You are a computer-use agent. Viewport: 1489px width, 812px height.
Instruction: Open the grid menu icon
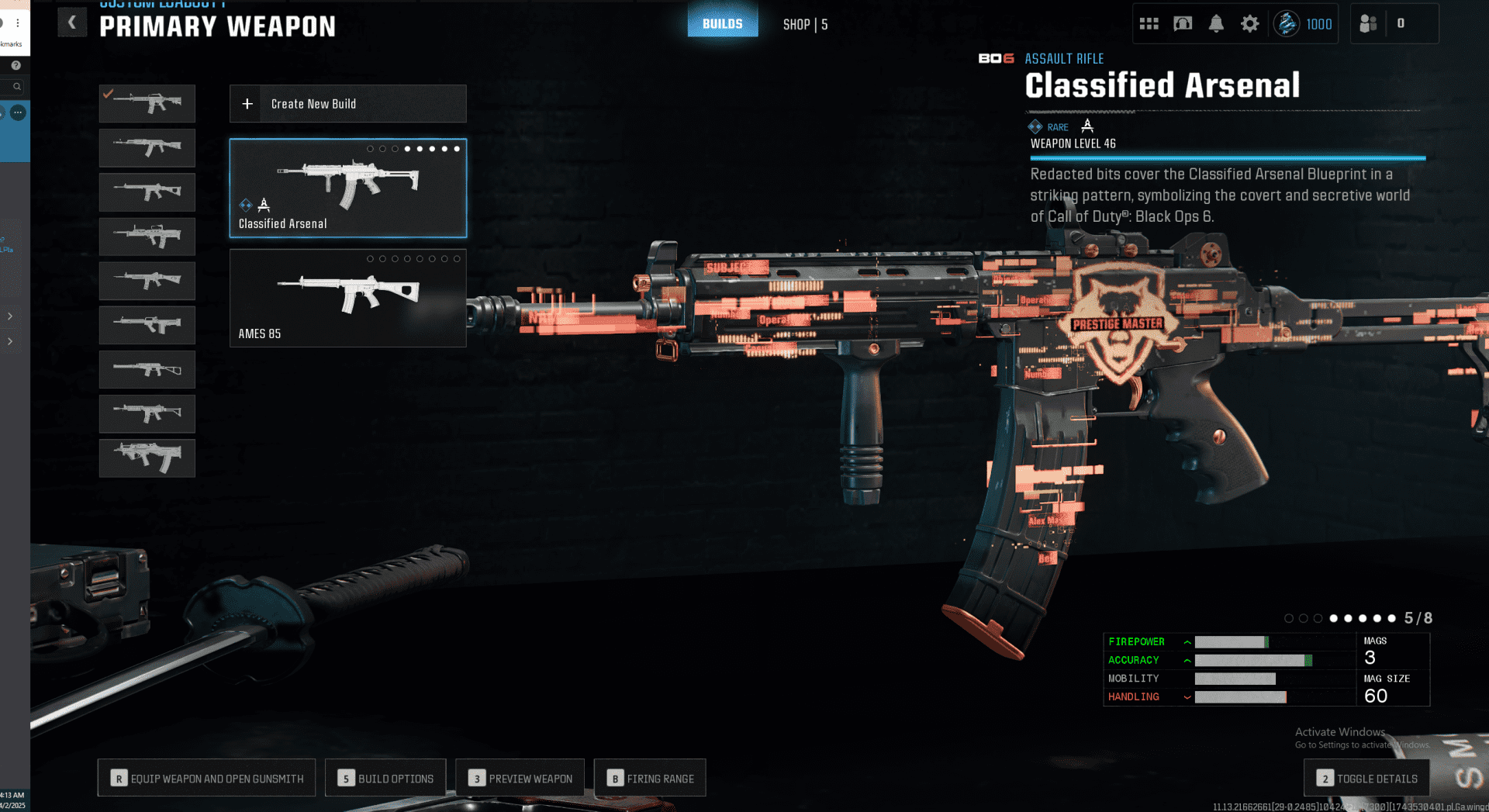coord(1149,24)
